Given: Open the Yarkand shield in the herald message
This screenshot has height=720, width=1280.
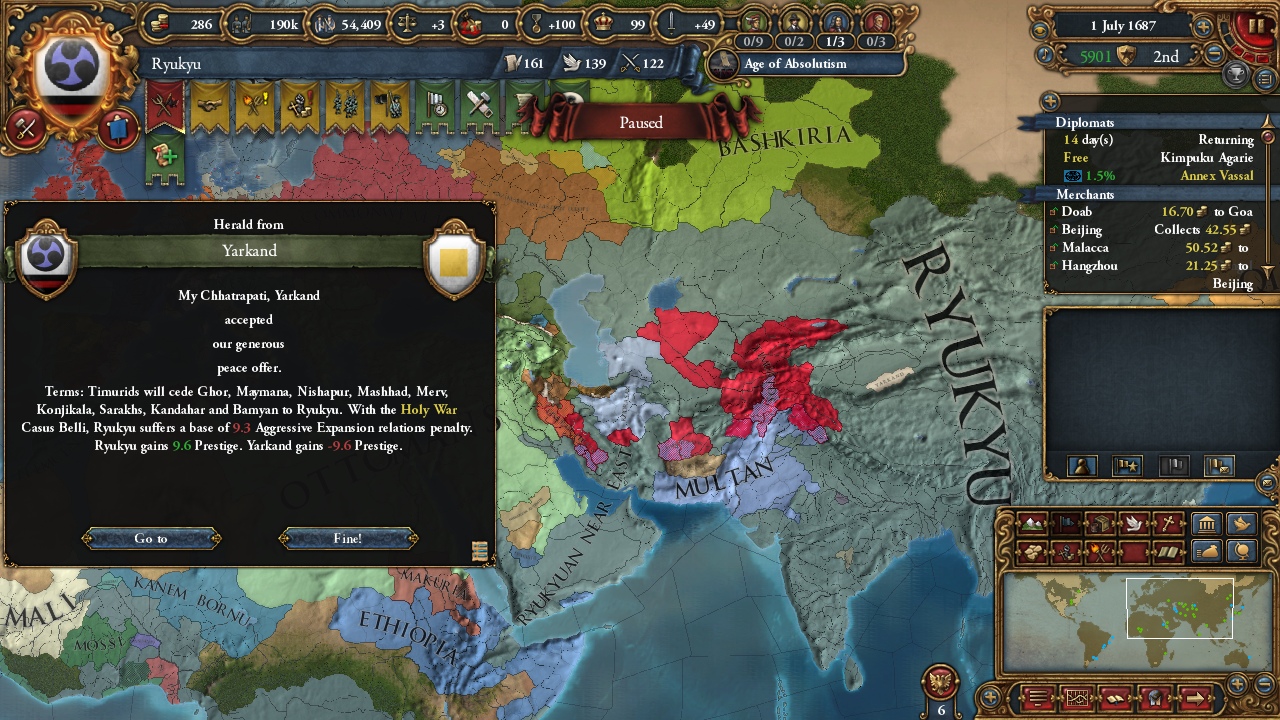Looking at the screenshot, I should (453, 262).
